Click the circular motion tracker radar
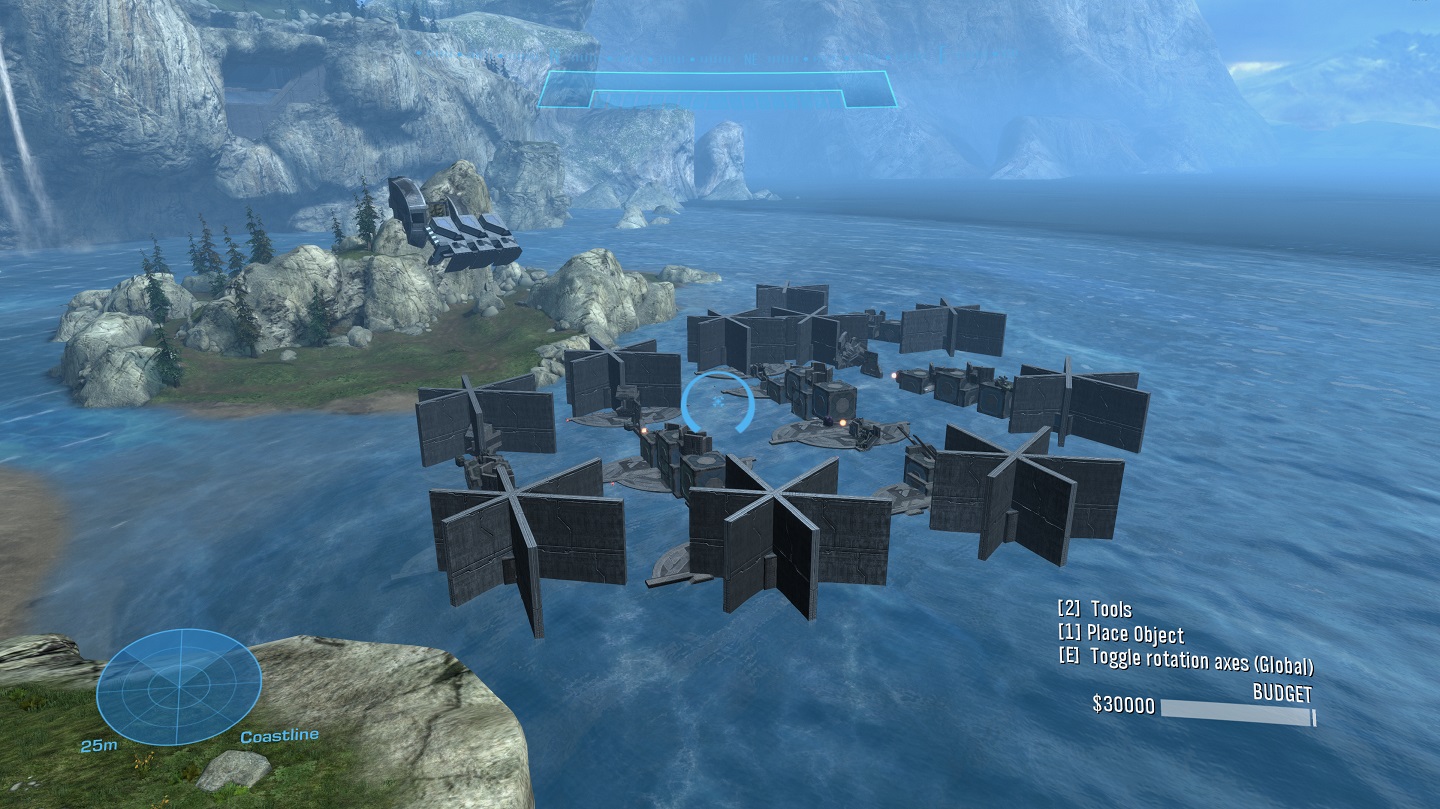Image resolution: width=1440 pixels, height=809 pixels. click(x=179, y=687)
